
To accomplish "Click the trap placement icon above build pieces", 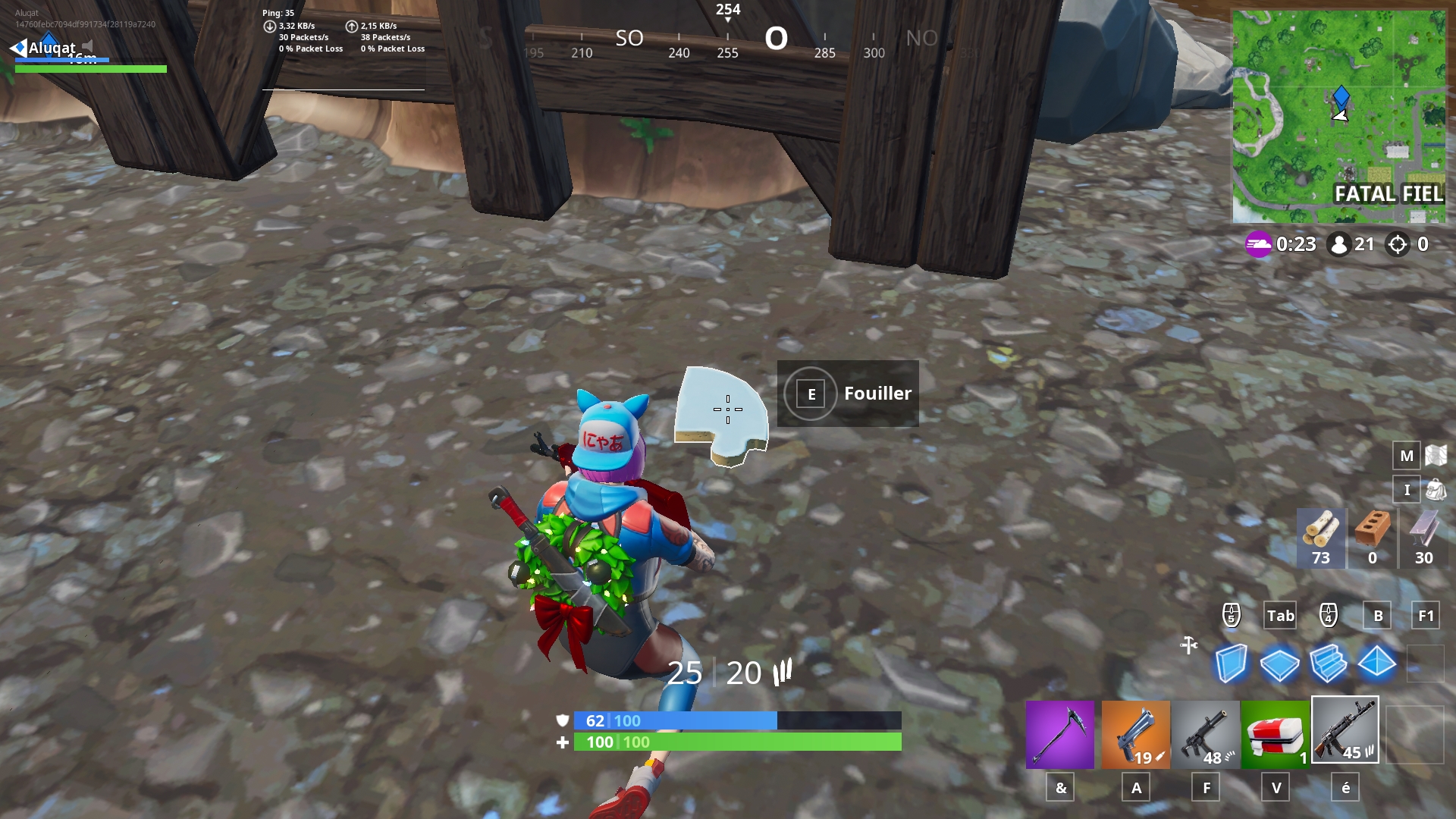I will (x=1188, y=645).
